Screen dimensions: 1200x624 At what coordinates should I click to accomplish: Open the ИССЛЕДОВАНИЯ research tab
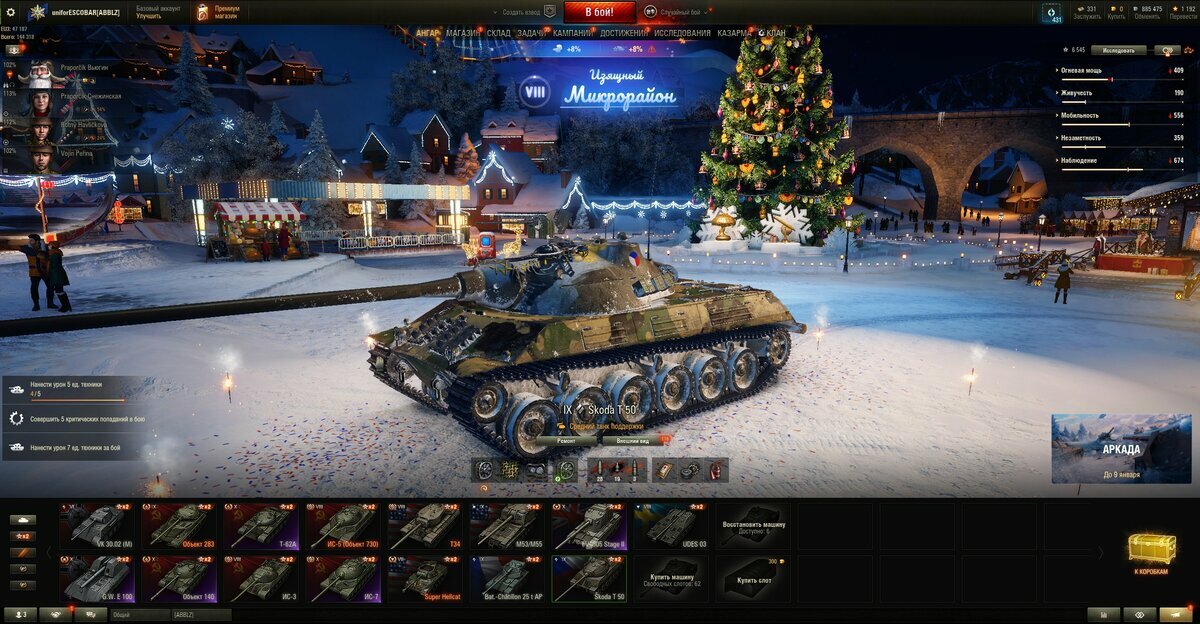683,33
